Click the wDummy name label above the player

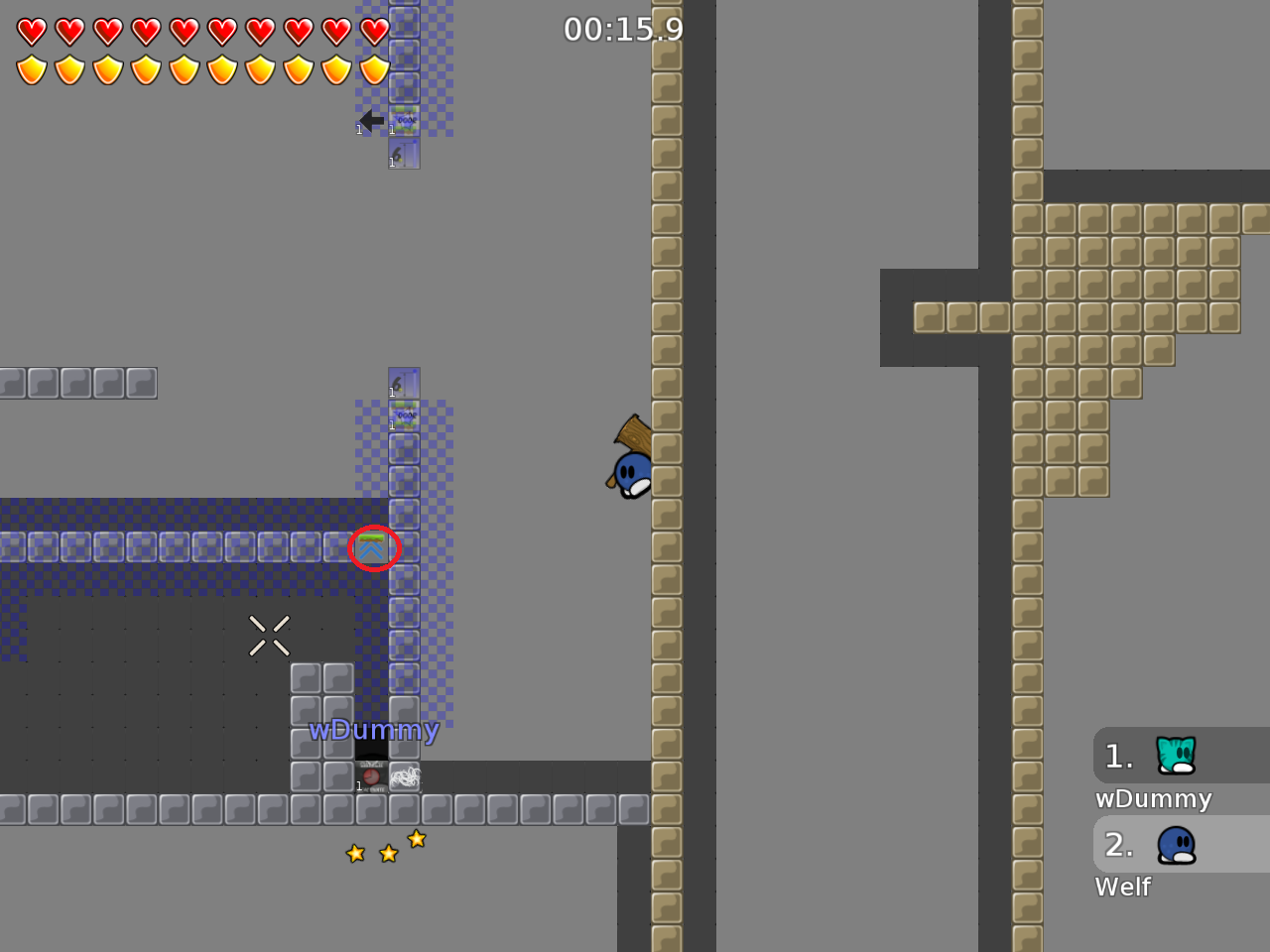(374, 731)
